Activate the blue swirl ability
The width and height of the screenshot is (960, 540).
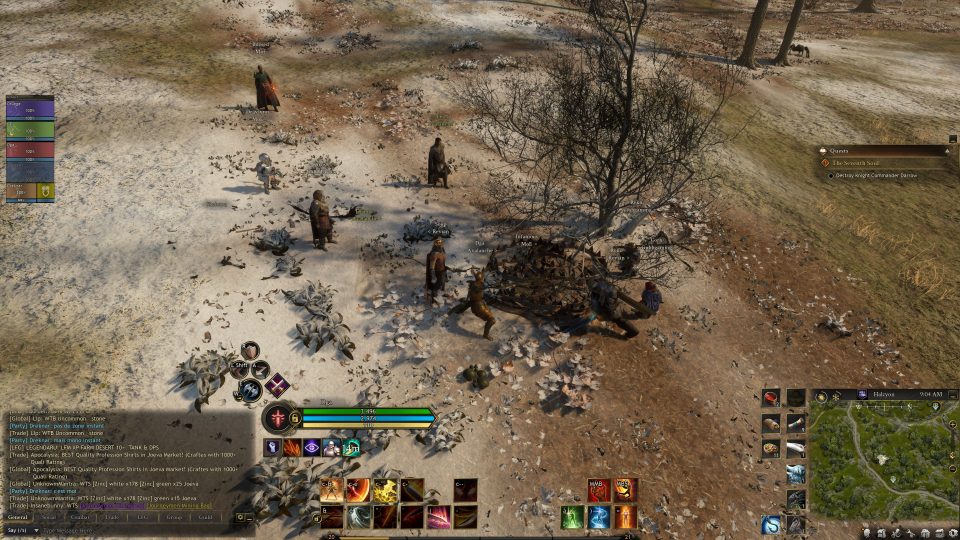[x=598, y=517]
